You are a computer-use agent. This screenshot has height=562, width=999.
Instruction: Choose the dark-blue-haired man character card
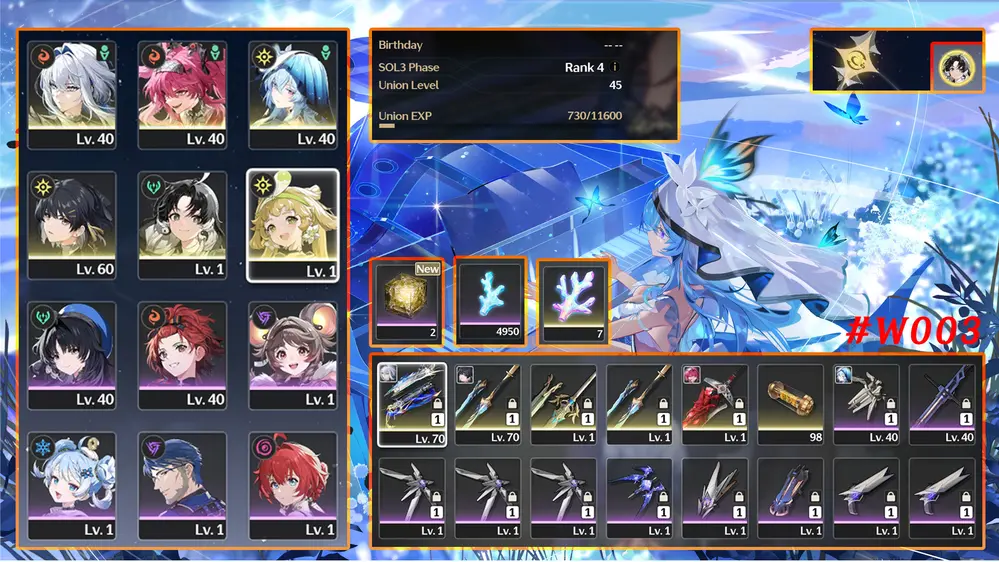pos(182,485)
